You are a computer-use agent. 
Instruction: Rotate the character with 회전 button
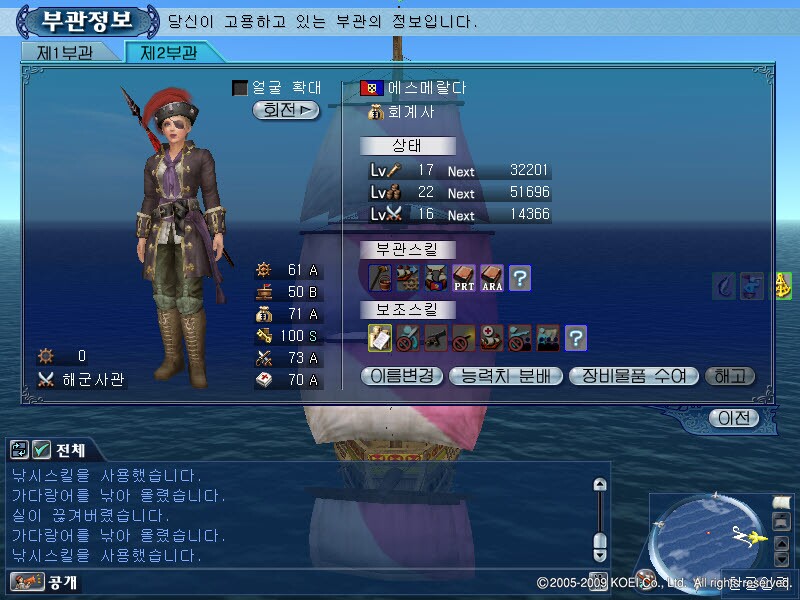coord(286,110)
